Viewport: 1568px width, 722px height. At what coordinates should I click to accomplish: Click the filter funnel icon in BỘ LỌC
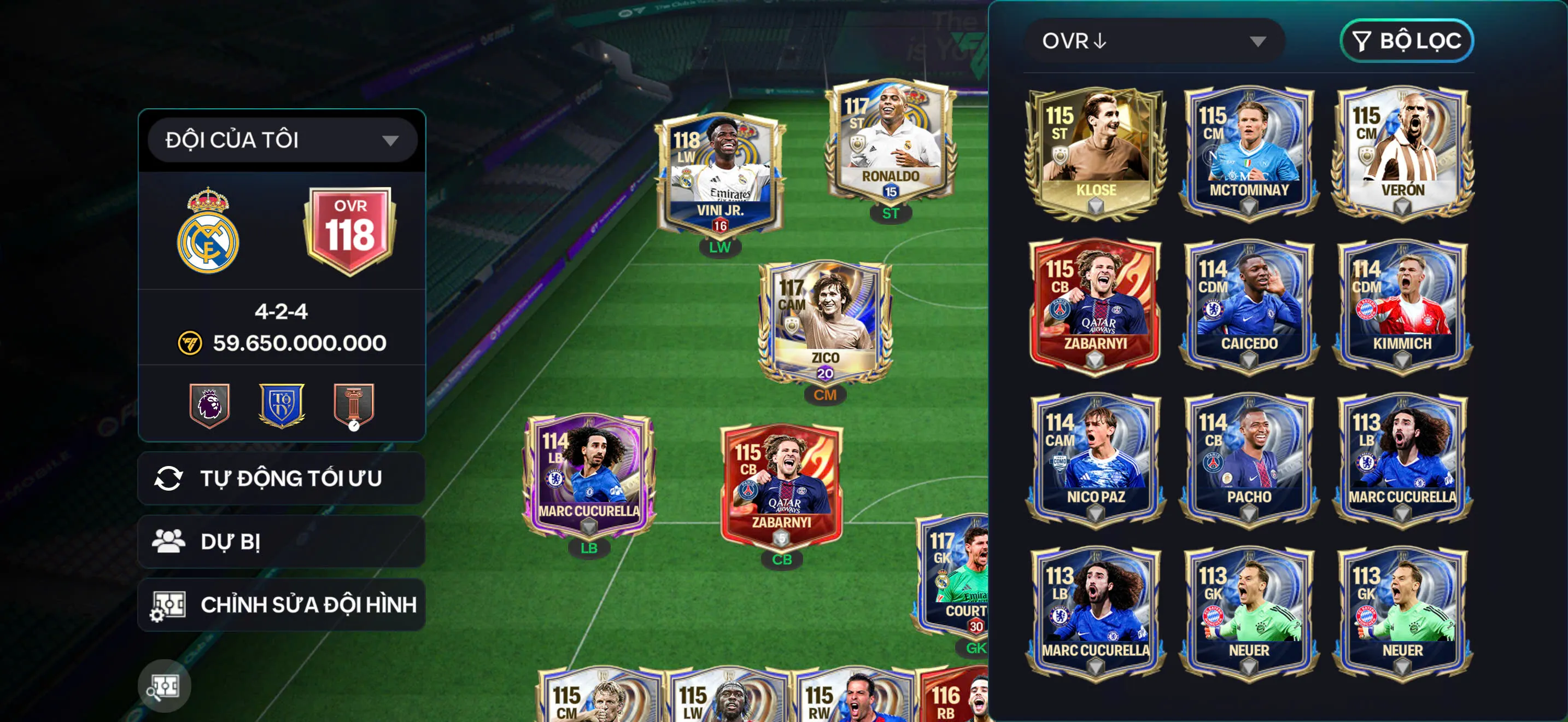[x=1362, y=42]
